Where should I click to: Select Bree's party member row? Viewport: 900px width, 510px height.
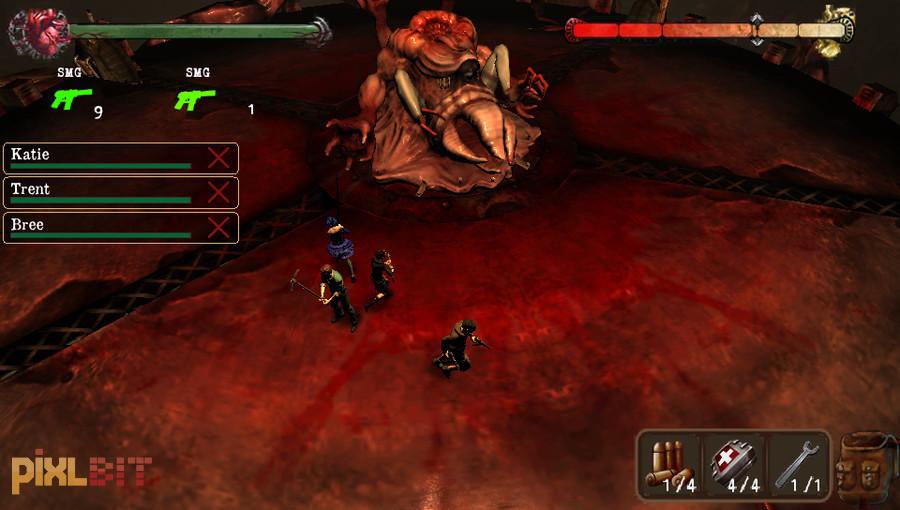(100, 227)
